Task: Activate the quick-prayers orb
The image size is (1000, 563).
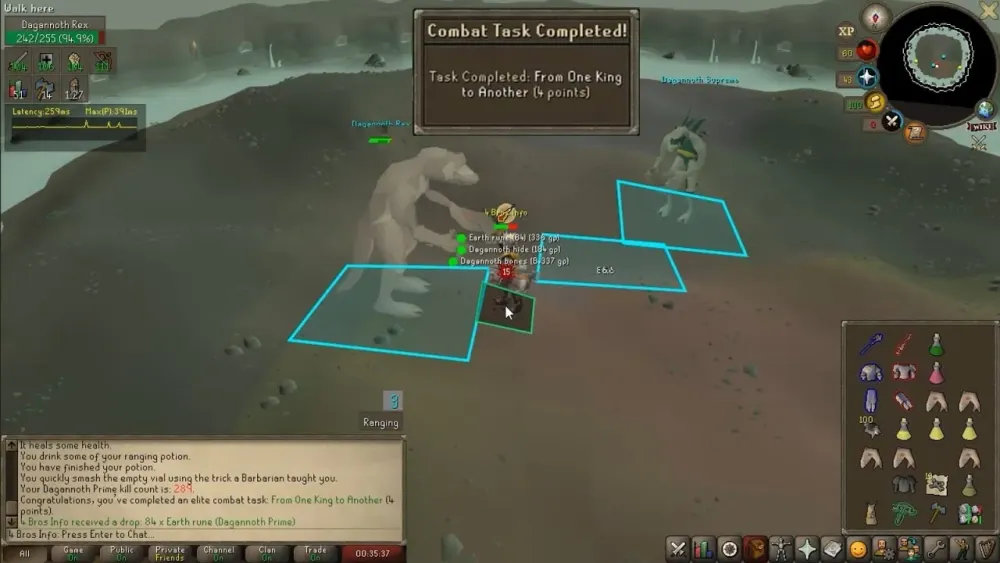Action: 867,77
